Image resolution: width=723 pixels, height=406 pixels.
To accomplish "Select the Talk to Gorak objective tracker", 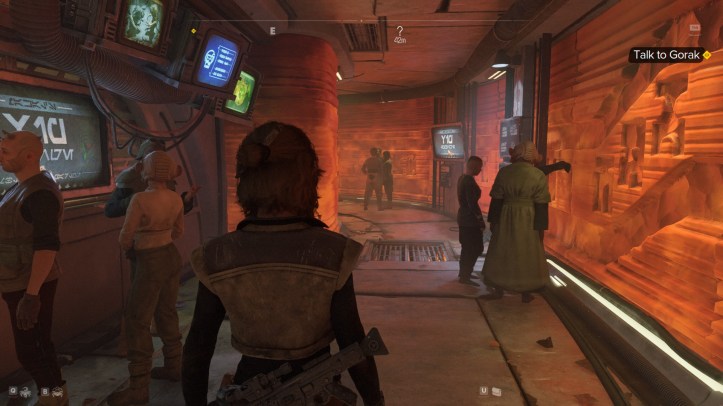I will coord(670,55).
